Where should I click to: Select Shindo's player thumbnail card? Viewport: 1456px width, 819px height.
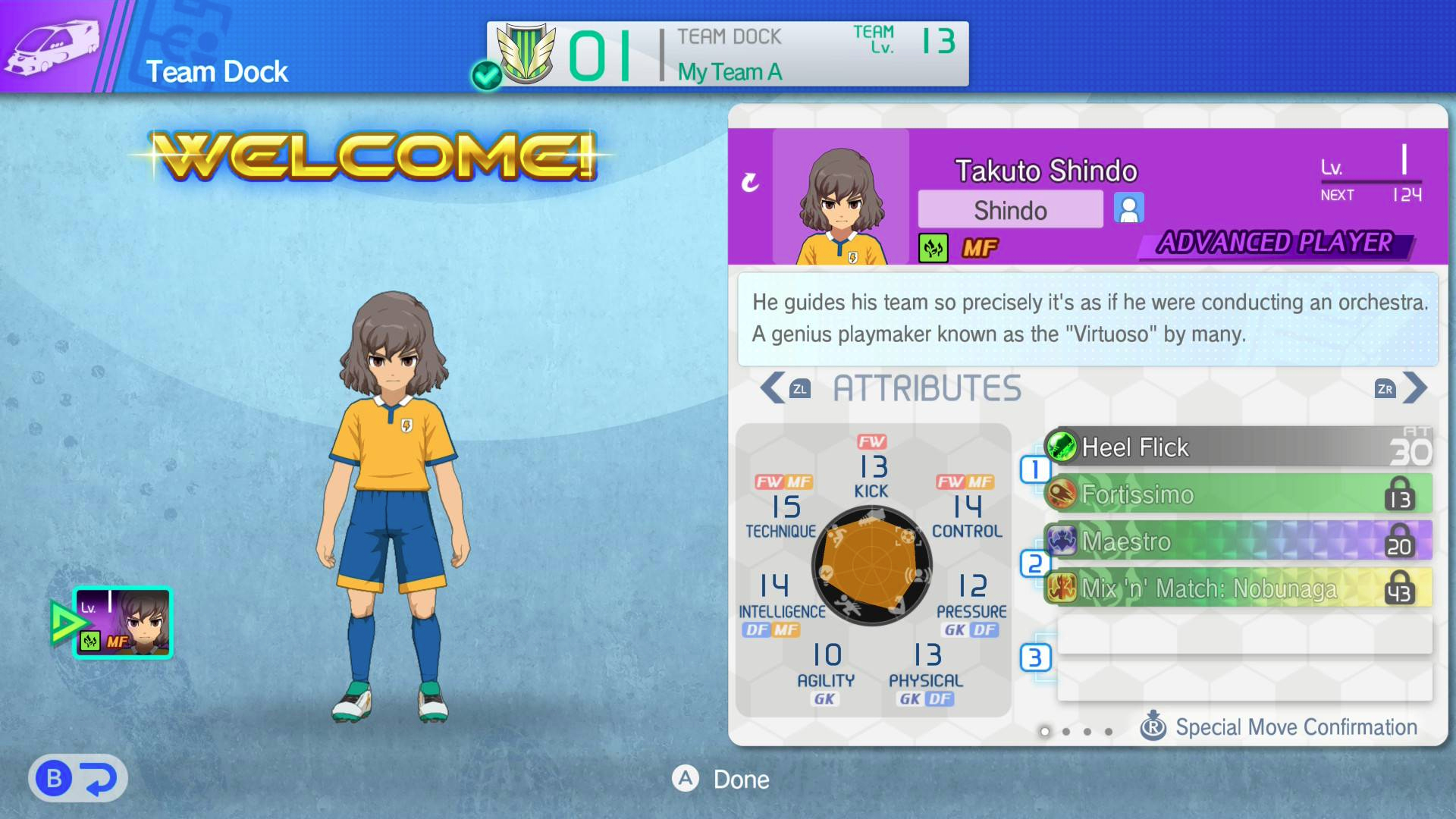click(x=123, y=623)
